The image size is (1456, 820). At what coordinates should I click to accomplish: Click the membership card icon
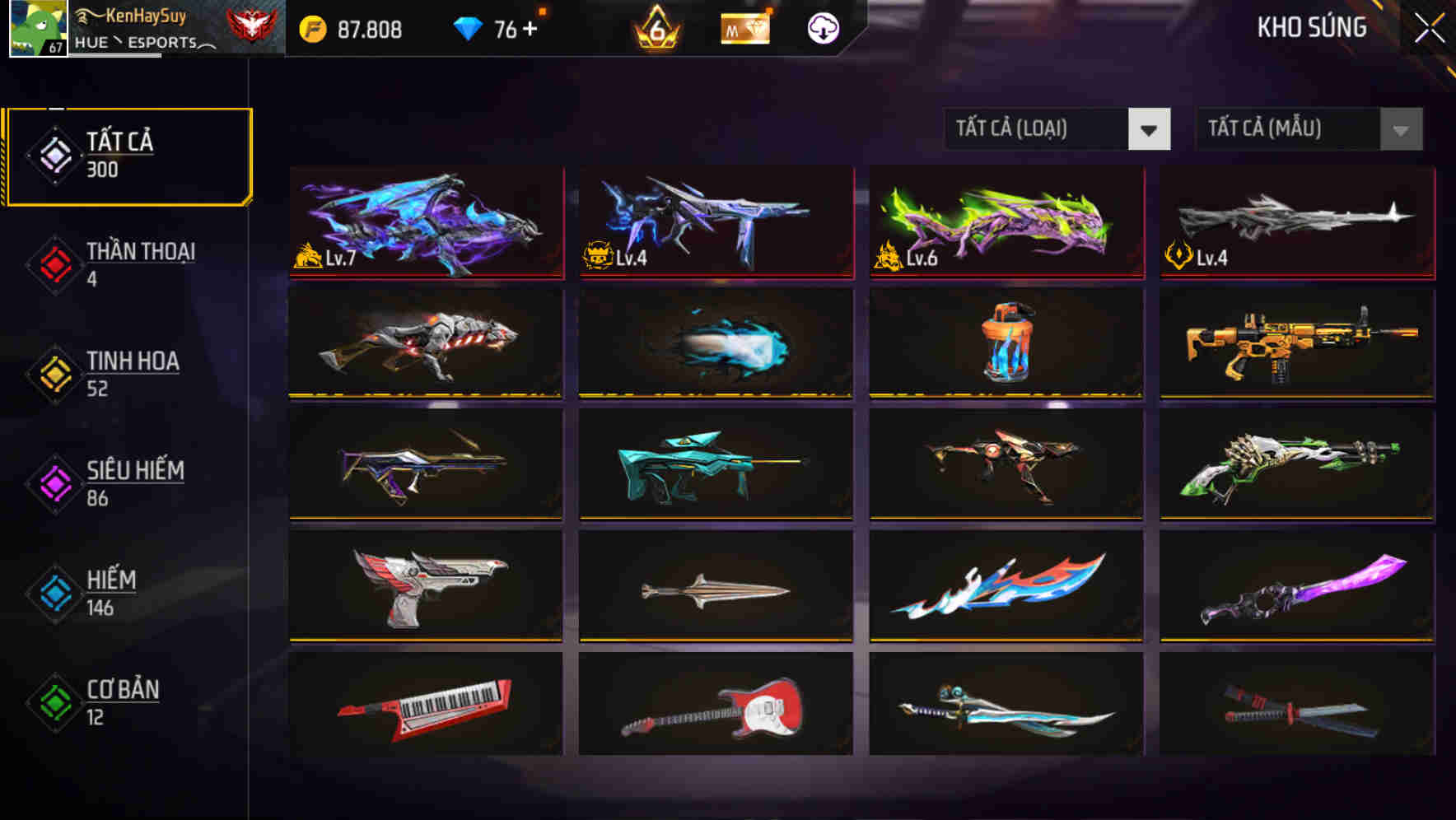[x=744, y=29]
